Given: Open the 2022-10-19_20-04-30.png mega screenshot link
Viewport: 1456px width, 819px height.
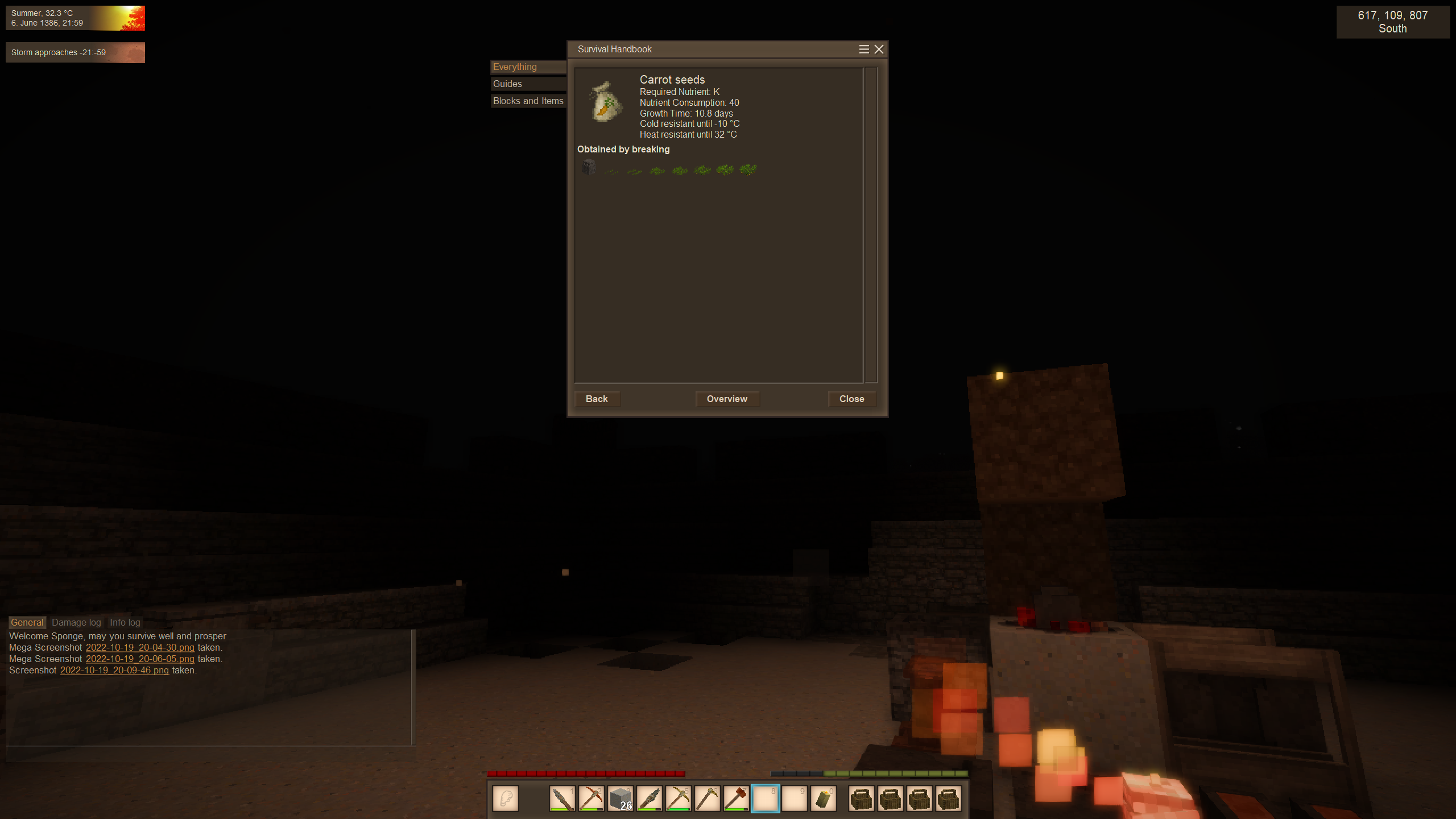Looking at the screenshot, I should coord(140,648).
